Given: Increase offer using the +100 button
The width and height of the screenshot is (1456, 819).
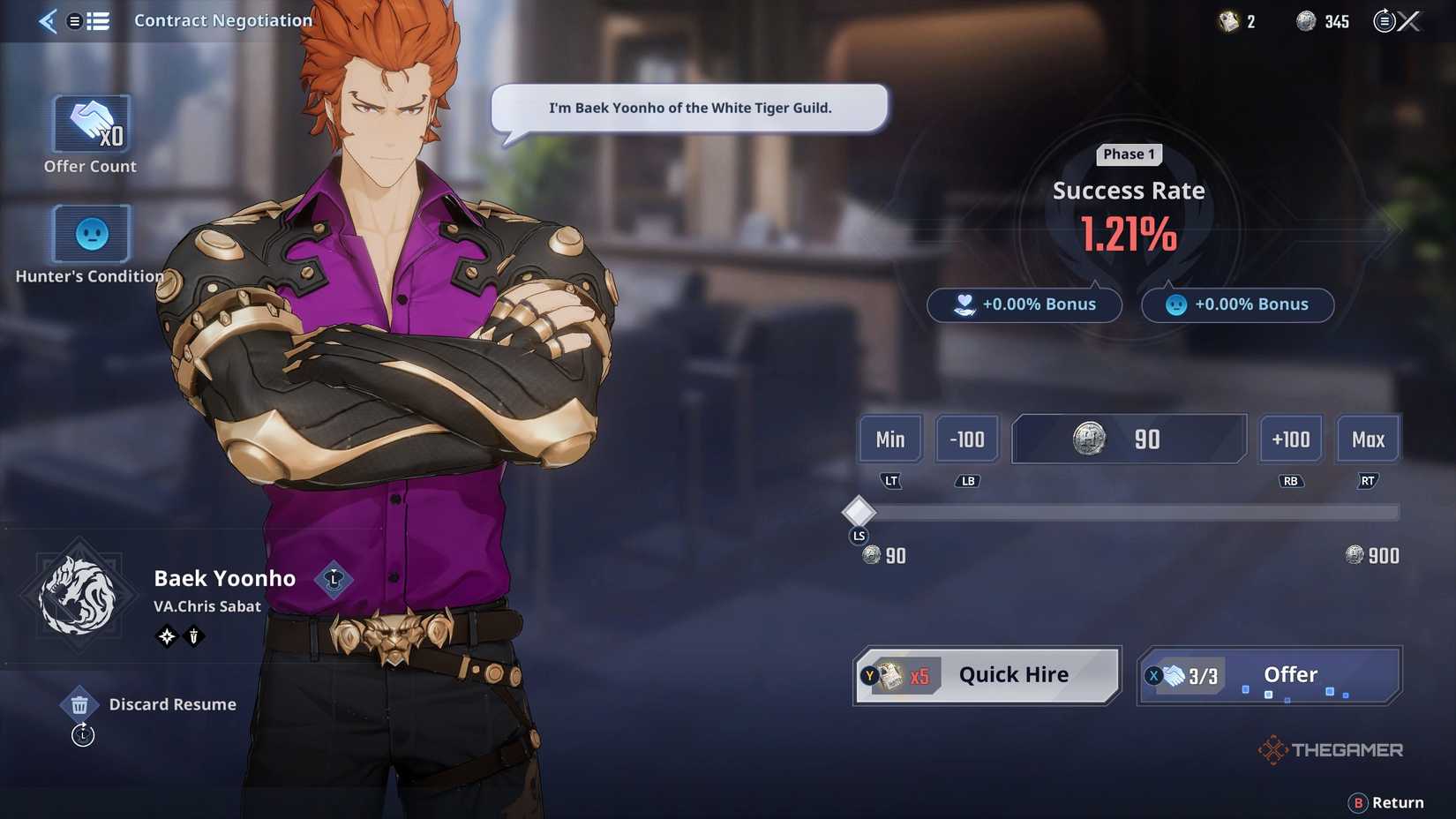Looking at the screenshot, I should (1290, 439).
